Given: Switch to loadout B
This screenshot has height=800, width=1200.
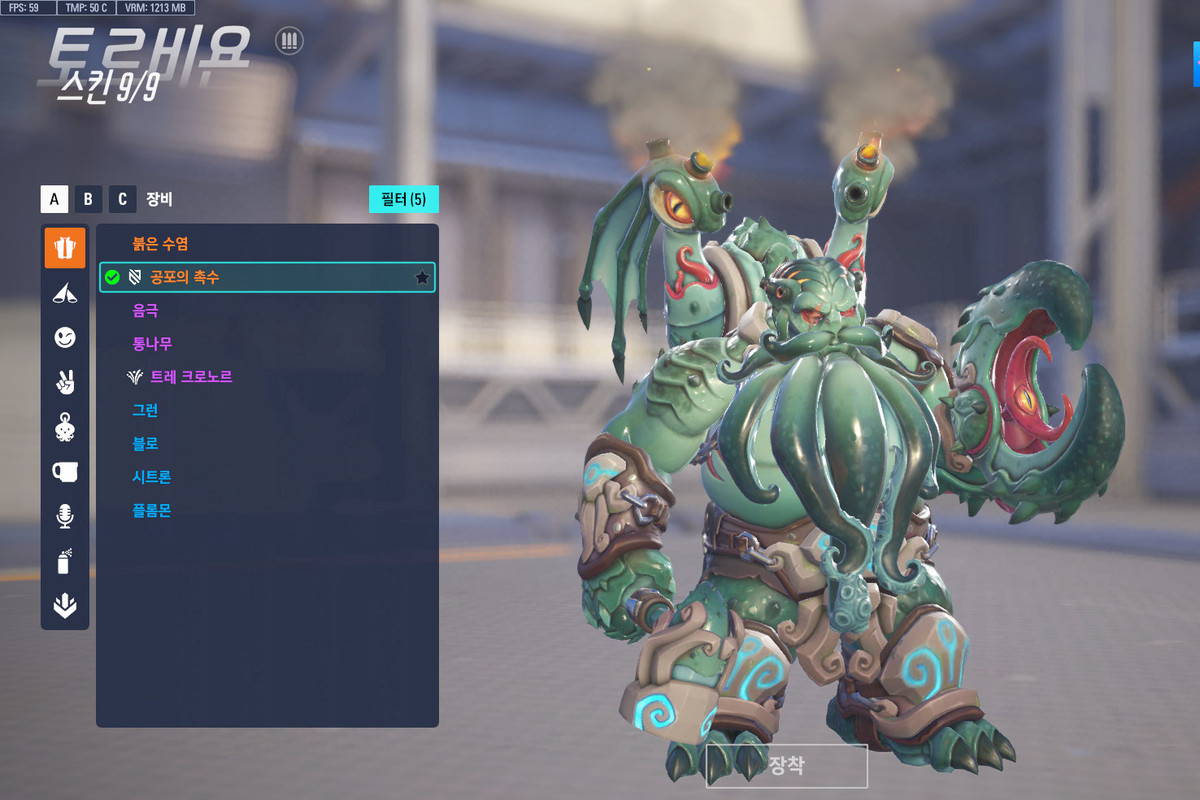Looking at the screenshot, I should pyautogui.click(x=88, y=199).
